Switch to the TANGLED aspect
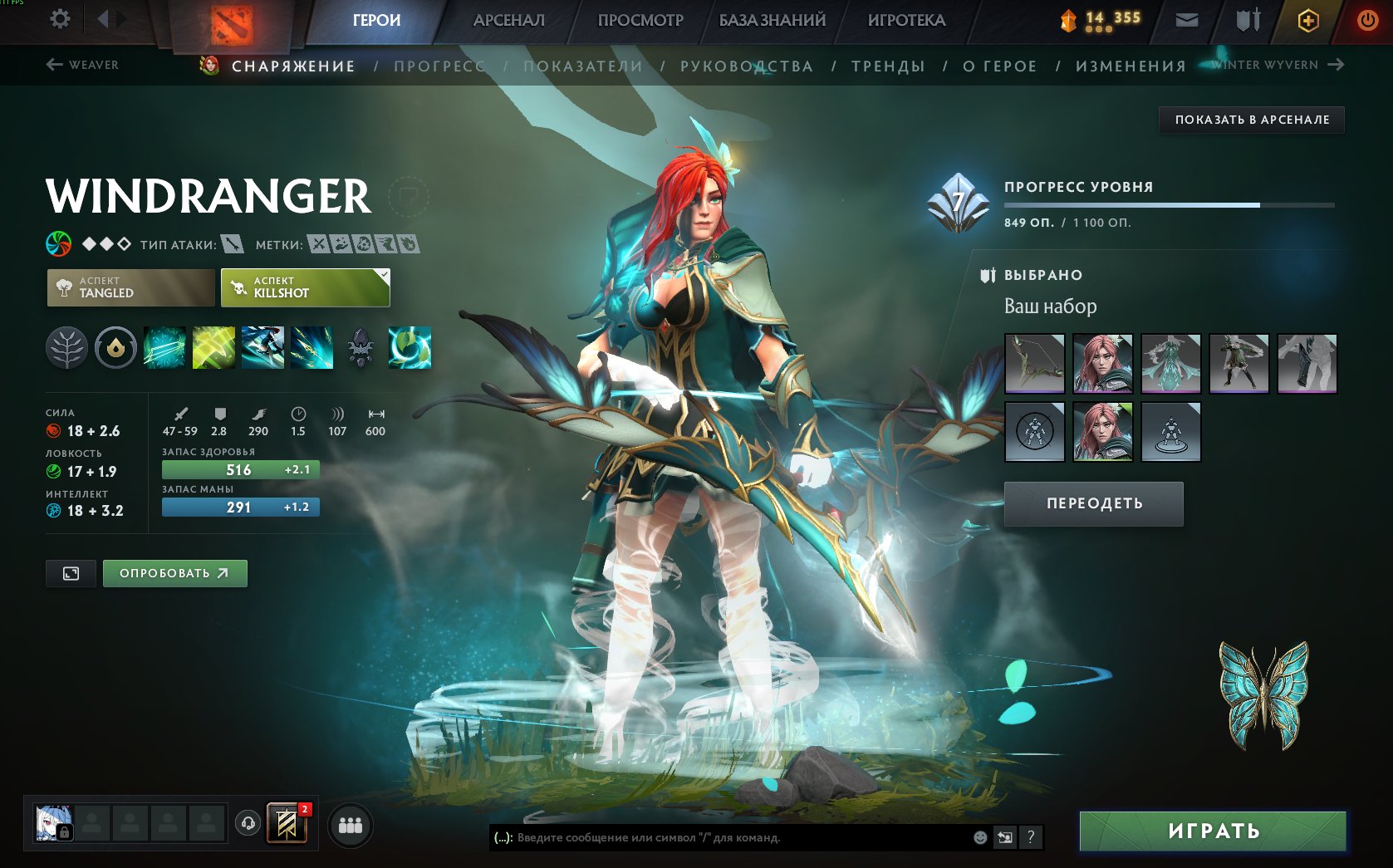Viewport: 1393px width, 868px height. (130, 287)
